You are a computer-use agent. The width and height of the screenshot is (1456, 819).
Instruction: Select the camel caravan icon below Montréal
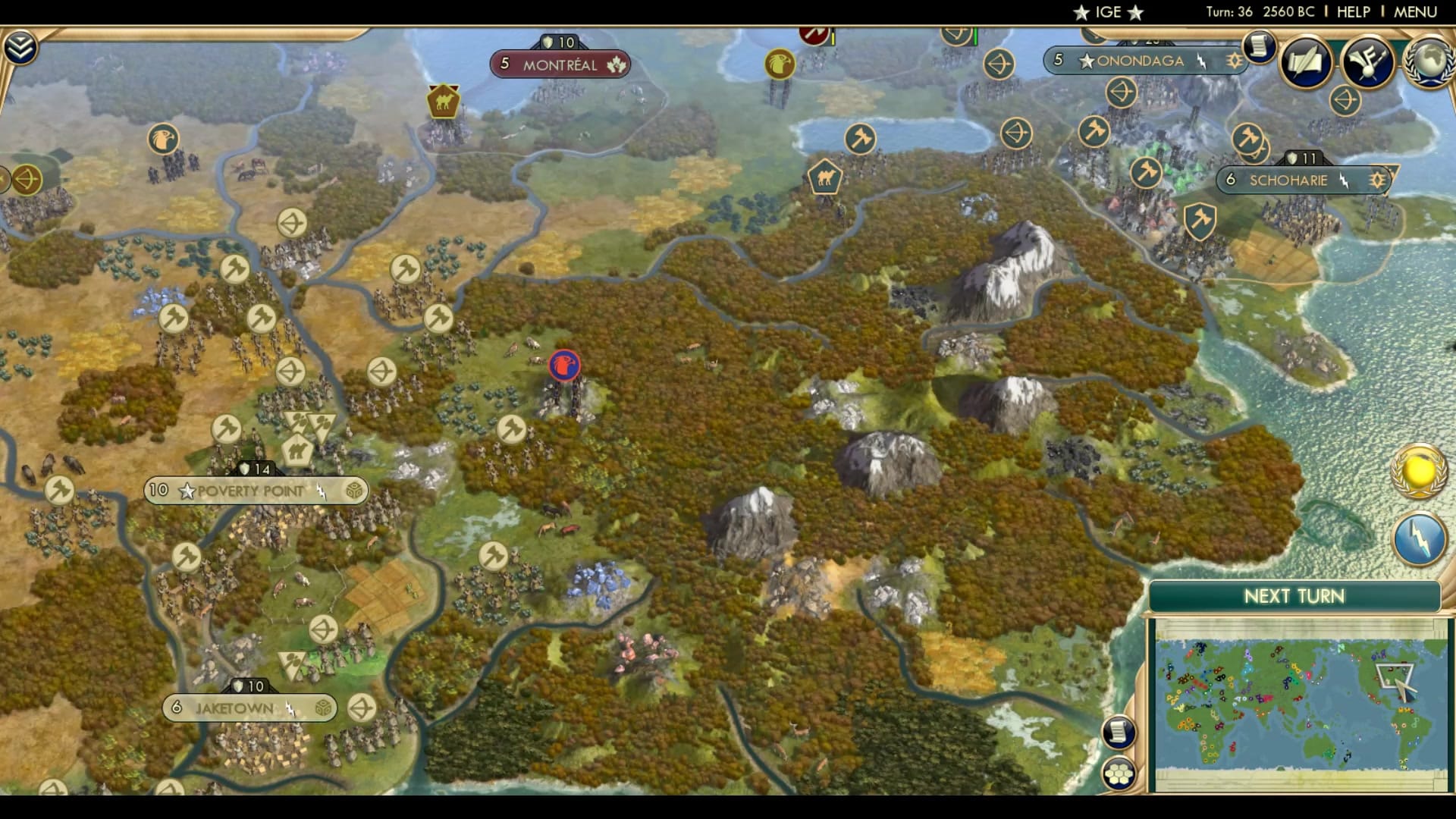[443, 99]
